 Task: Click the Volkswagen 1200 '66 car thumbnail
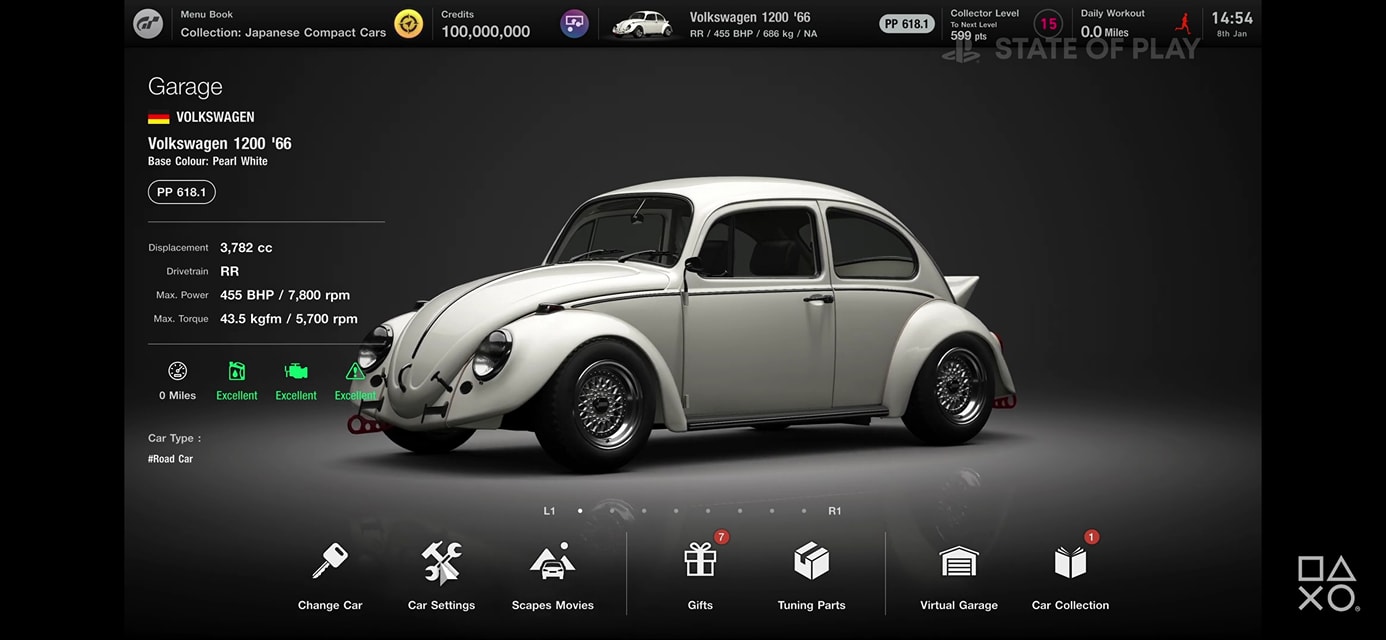tap(642, 24)
